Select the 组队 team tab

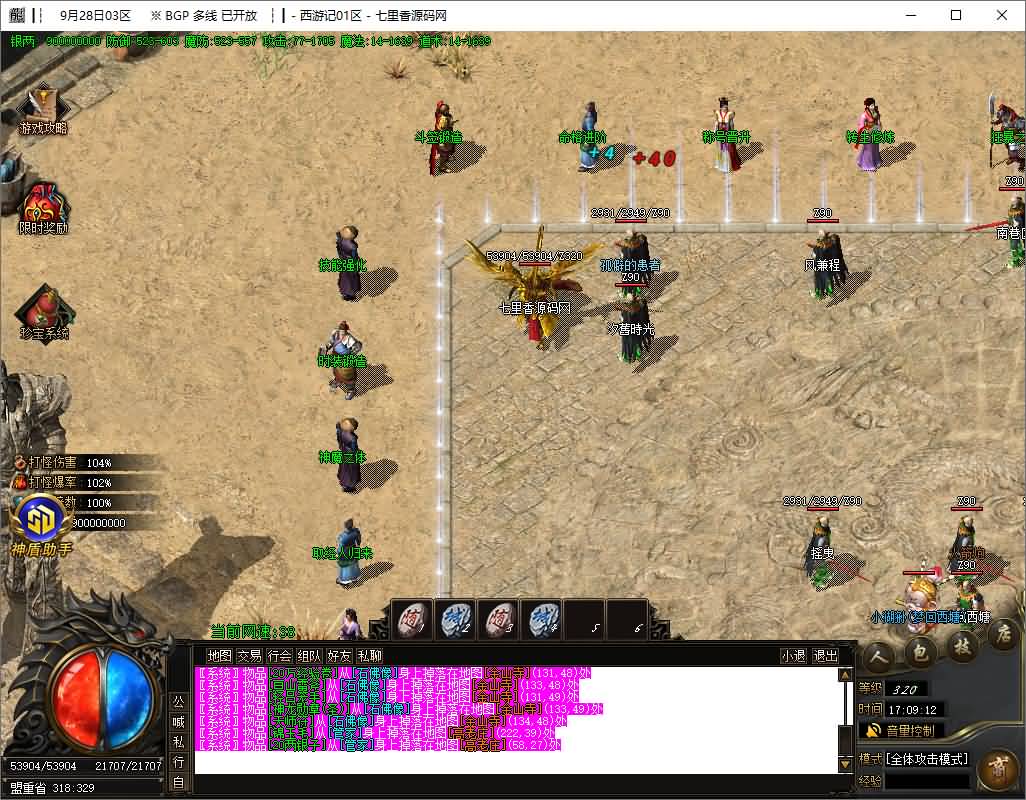(309, 656)
